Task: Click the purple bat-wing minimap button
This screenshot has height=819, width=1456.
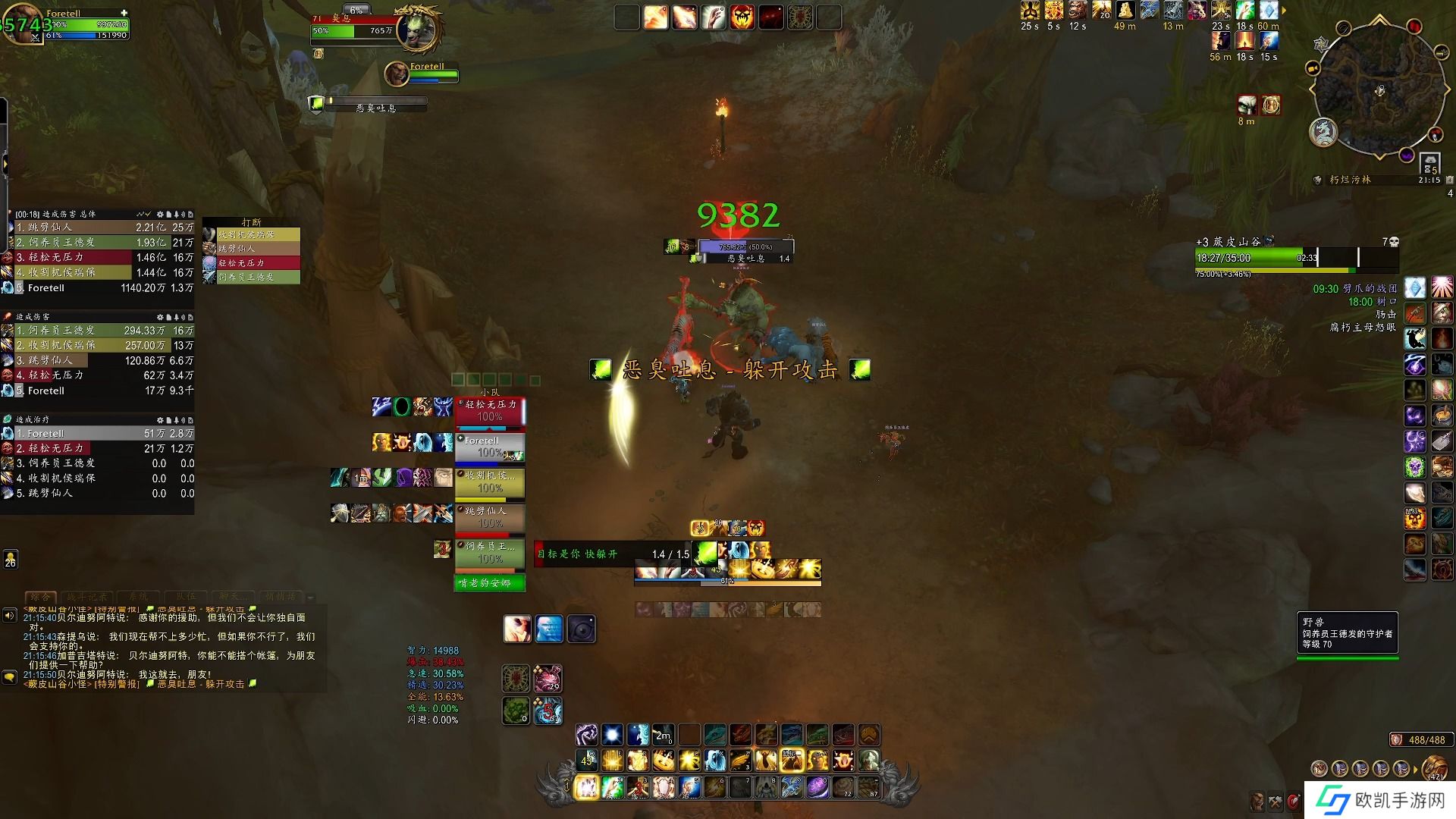Action: coord(1407,155)
